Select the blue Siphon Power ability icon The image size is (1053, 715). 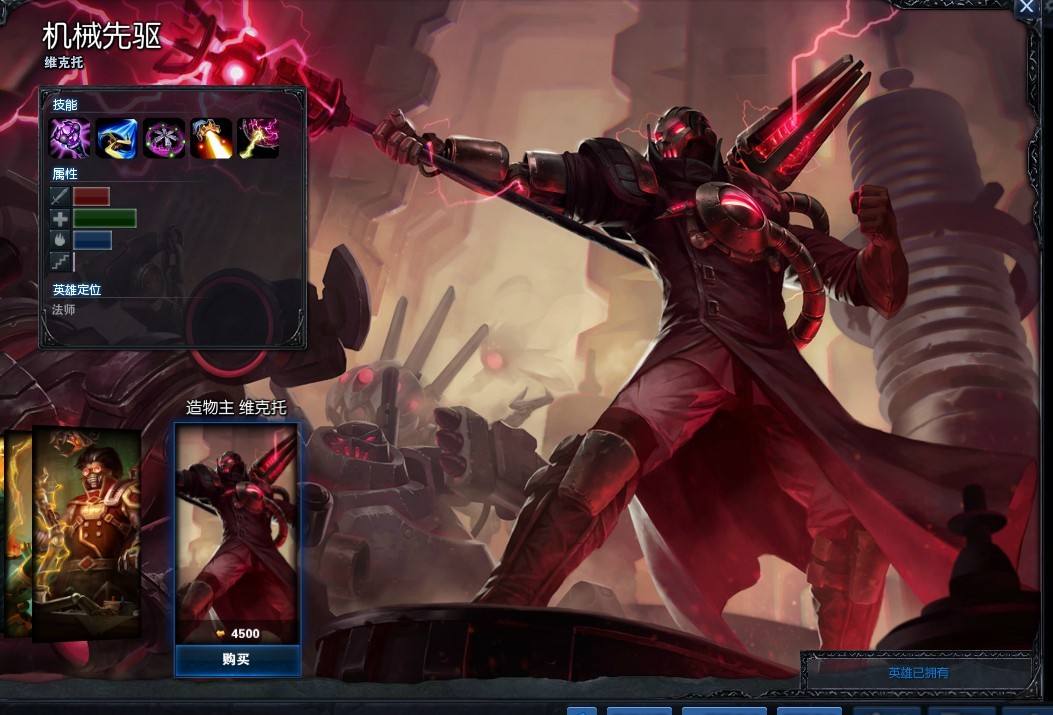117,138
